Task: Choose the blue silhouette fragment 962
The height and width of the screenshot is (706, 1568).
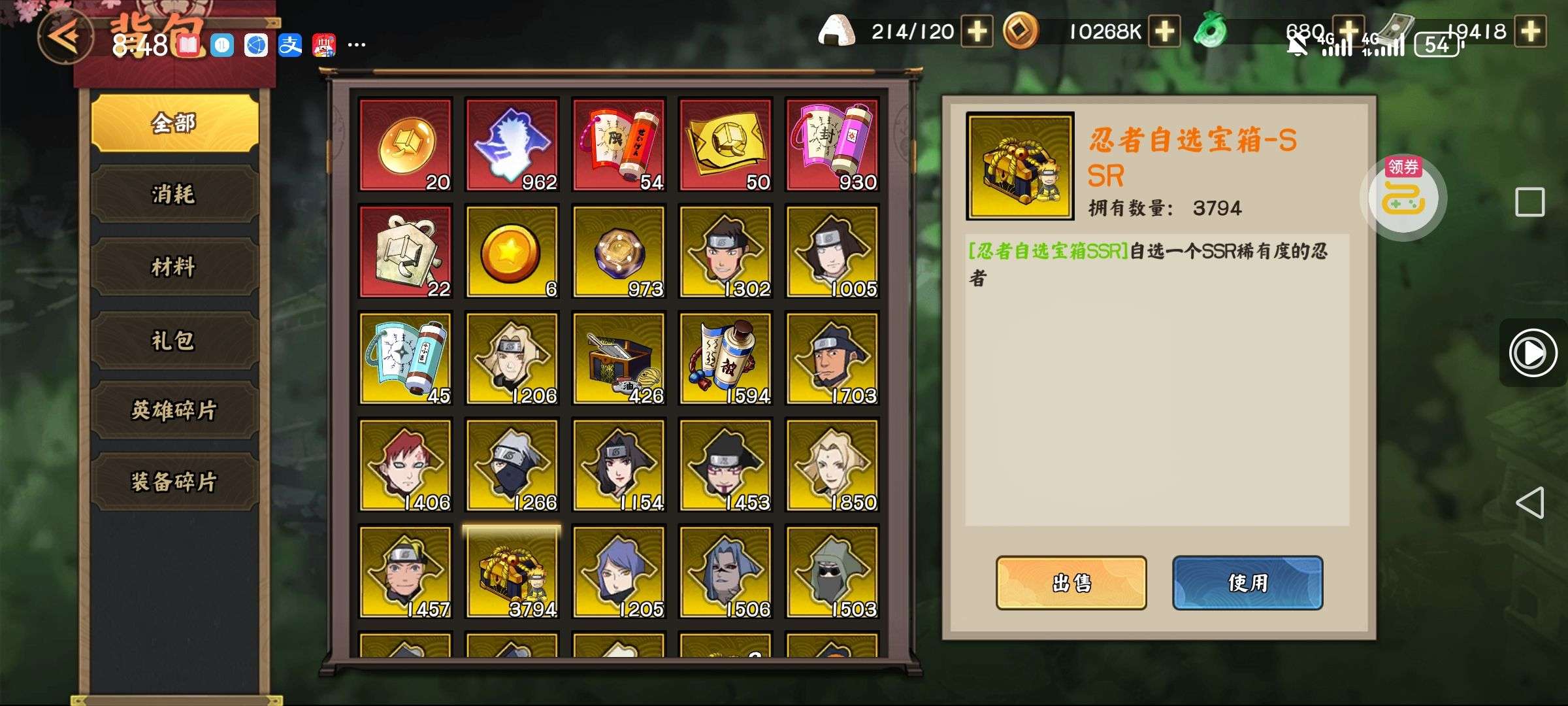Action: pyautogui.click(x=512, y=144)
